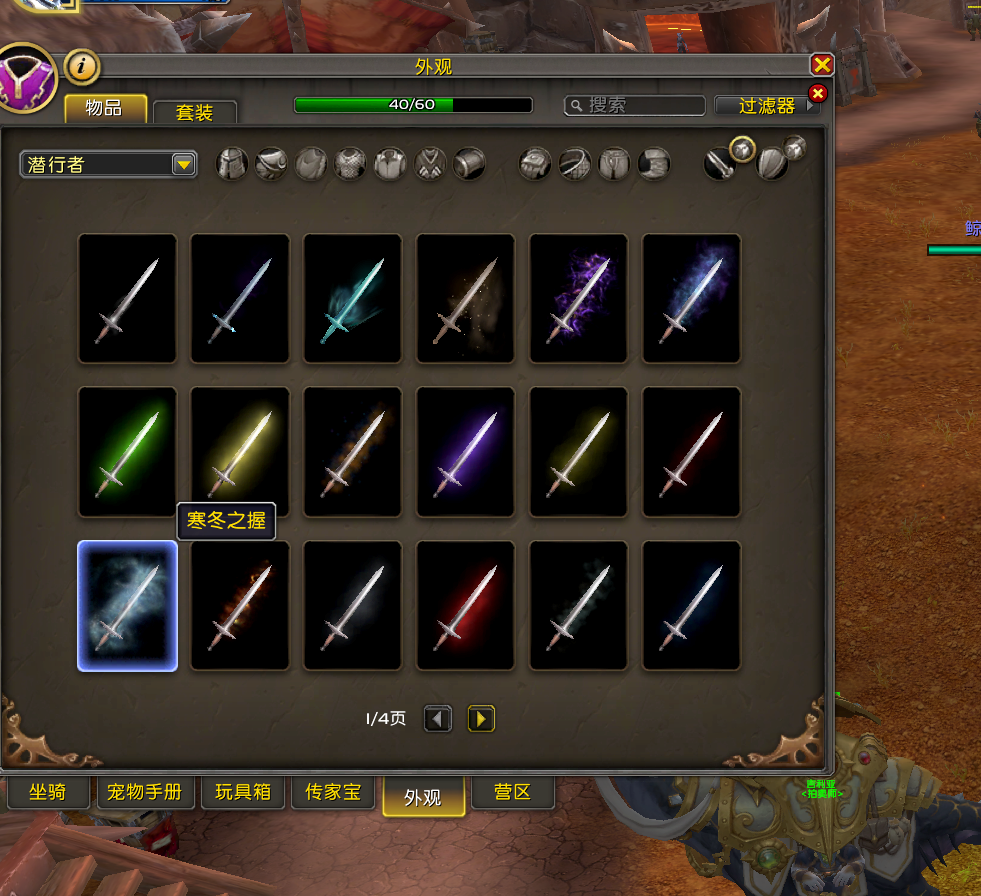Open the 坐骑 mounts tab

(47, 793)
